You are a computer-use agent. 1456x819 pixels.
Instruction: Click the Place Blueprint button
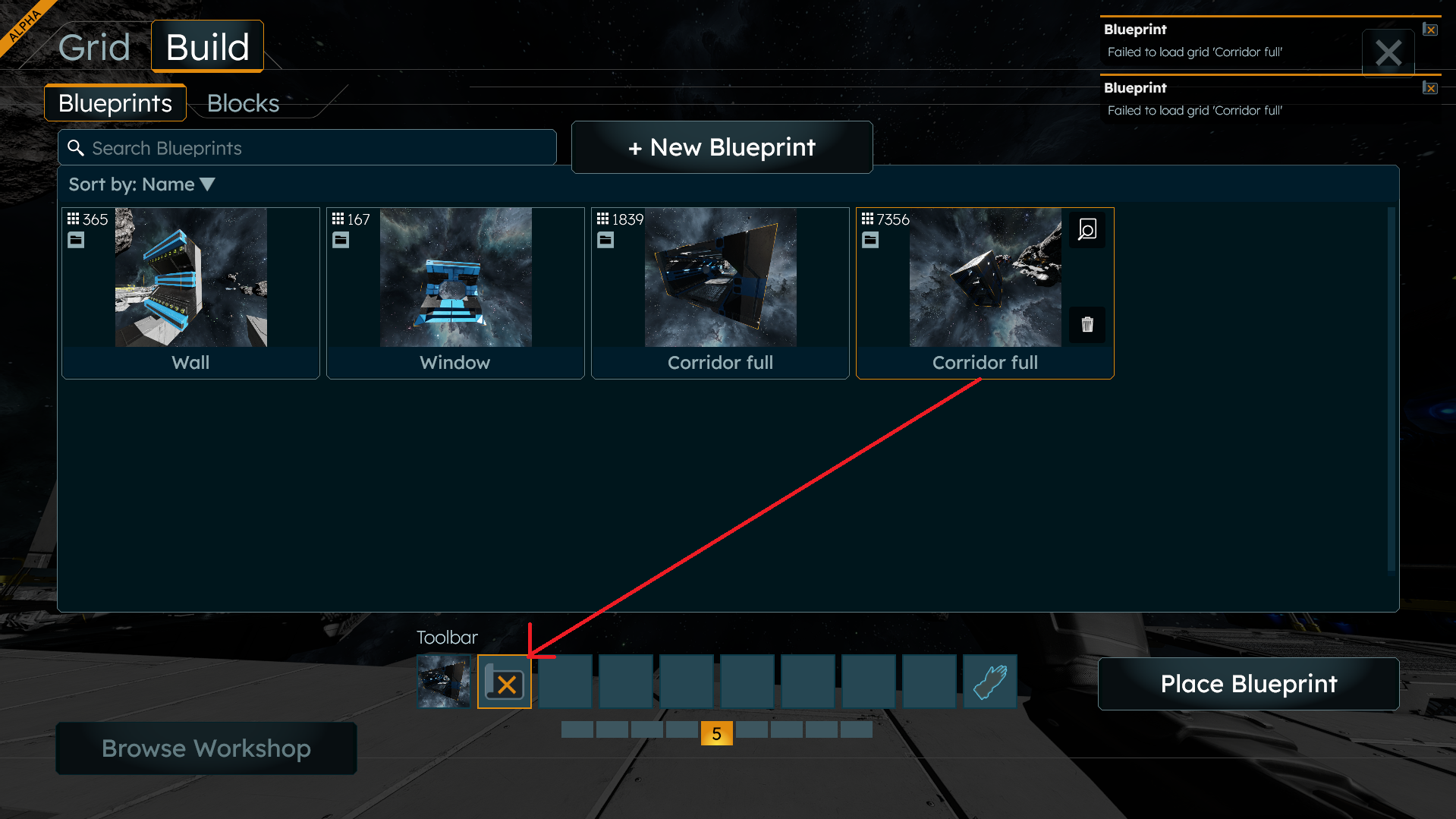coord(1248,684)
